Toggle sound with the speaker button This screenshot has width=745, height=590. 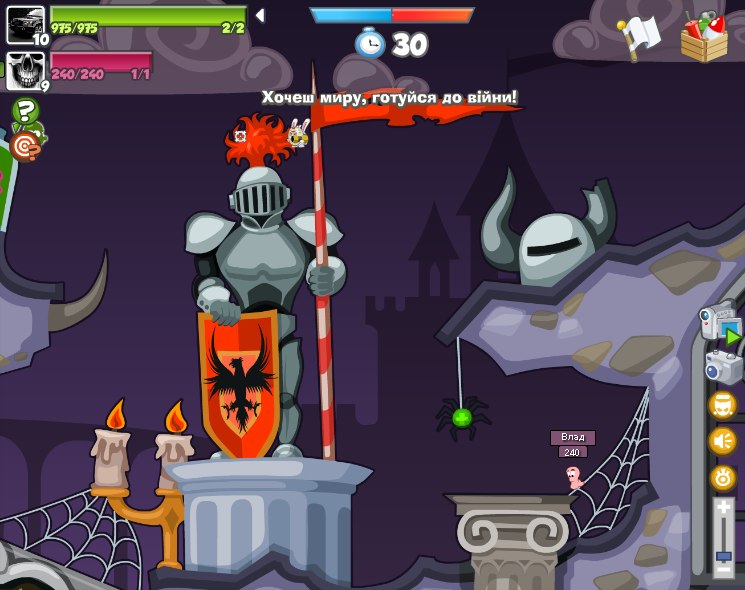click(x=722, y=441)
